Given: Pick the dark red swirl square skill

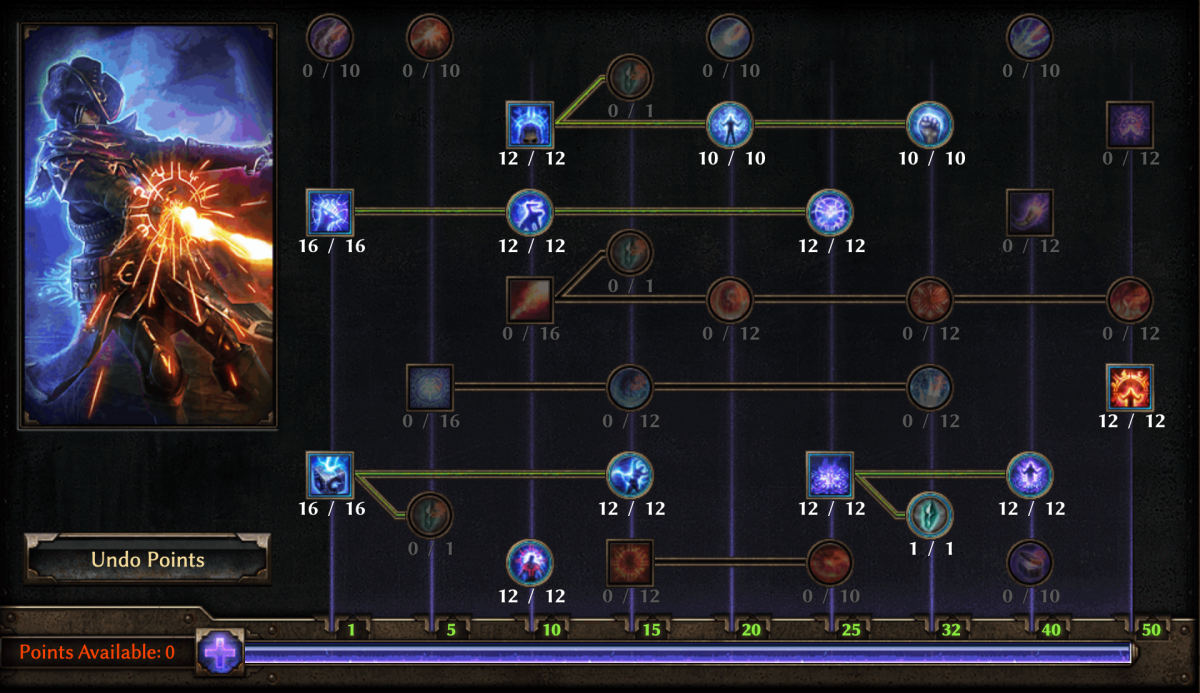Looking at the screenshot, I should (x=630, y=562).
